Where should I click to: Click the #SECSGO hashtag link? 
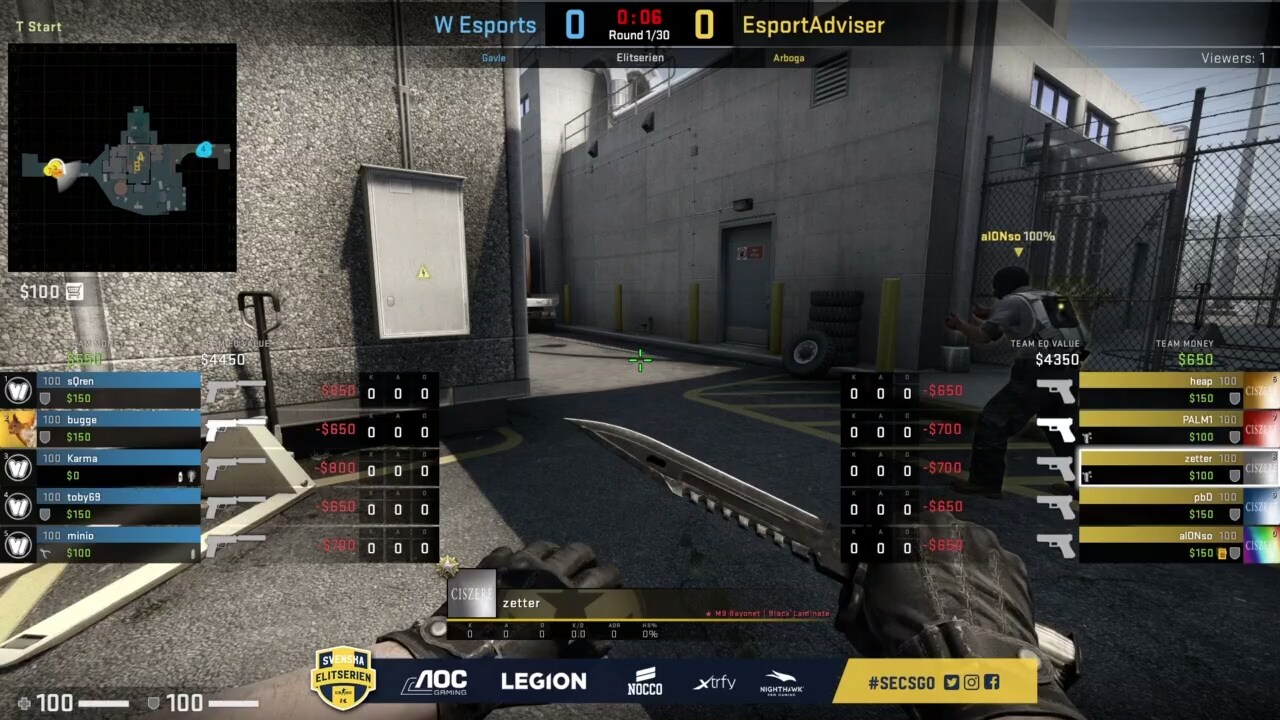902,682
